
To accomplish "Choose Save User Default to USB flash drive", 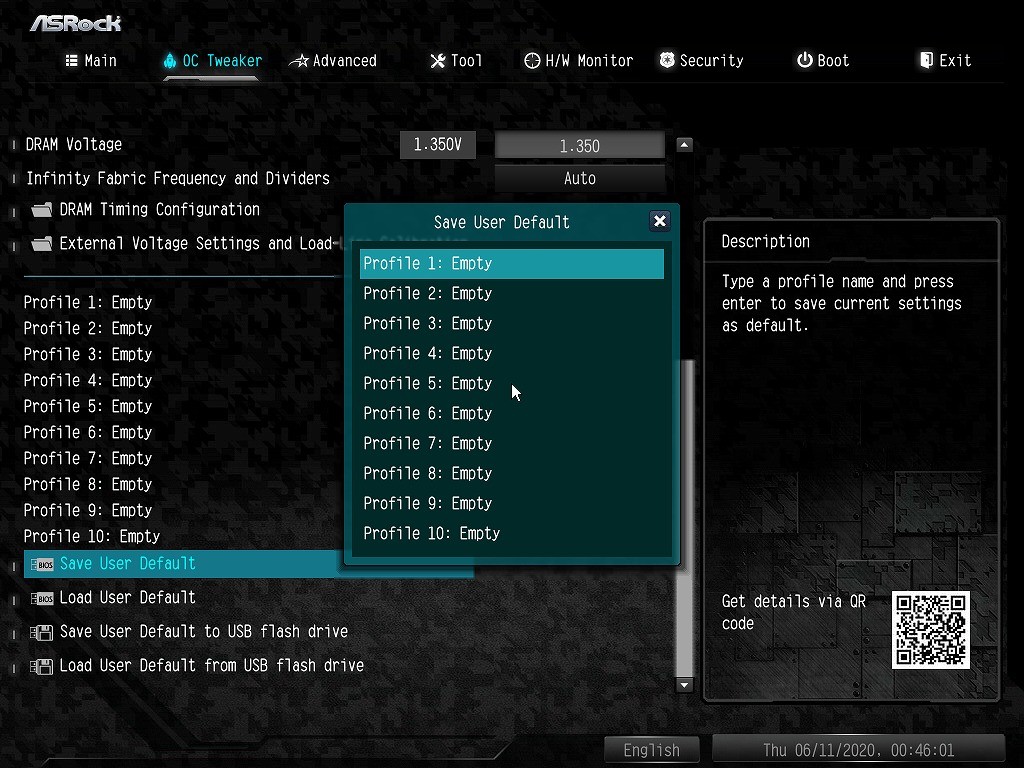I will [203, 632].
